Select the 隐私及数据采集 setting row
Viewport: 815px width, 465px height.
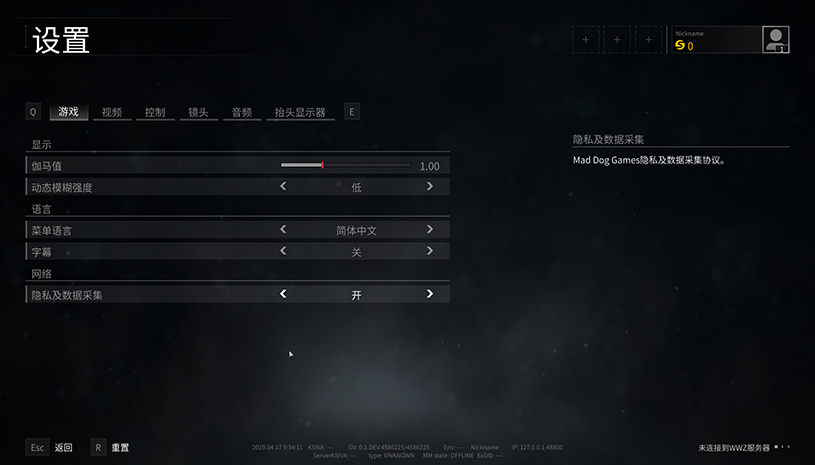[x=150, y=295]
